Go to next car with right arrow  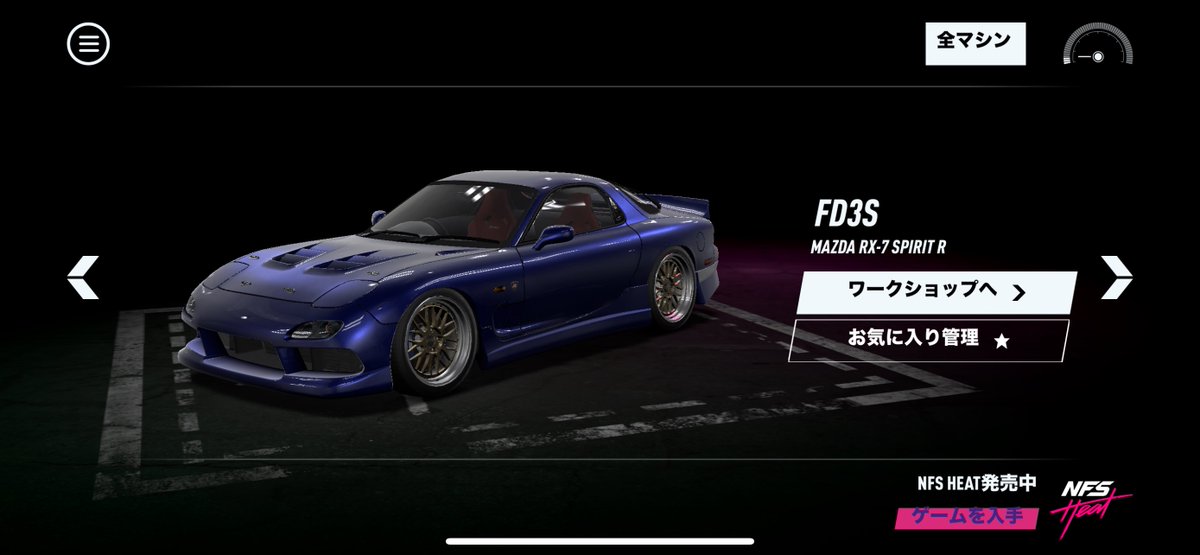[1116, 277]
